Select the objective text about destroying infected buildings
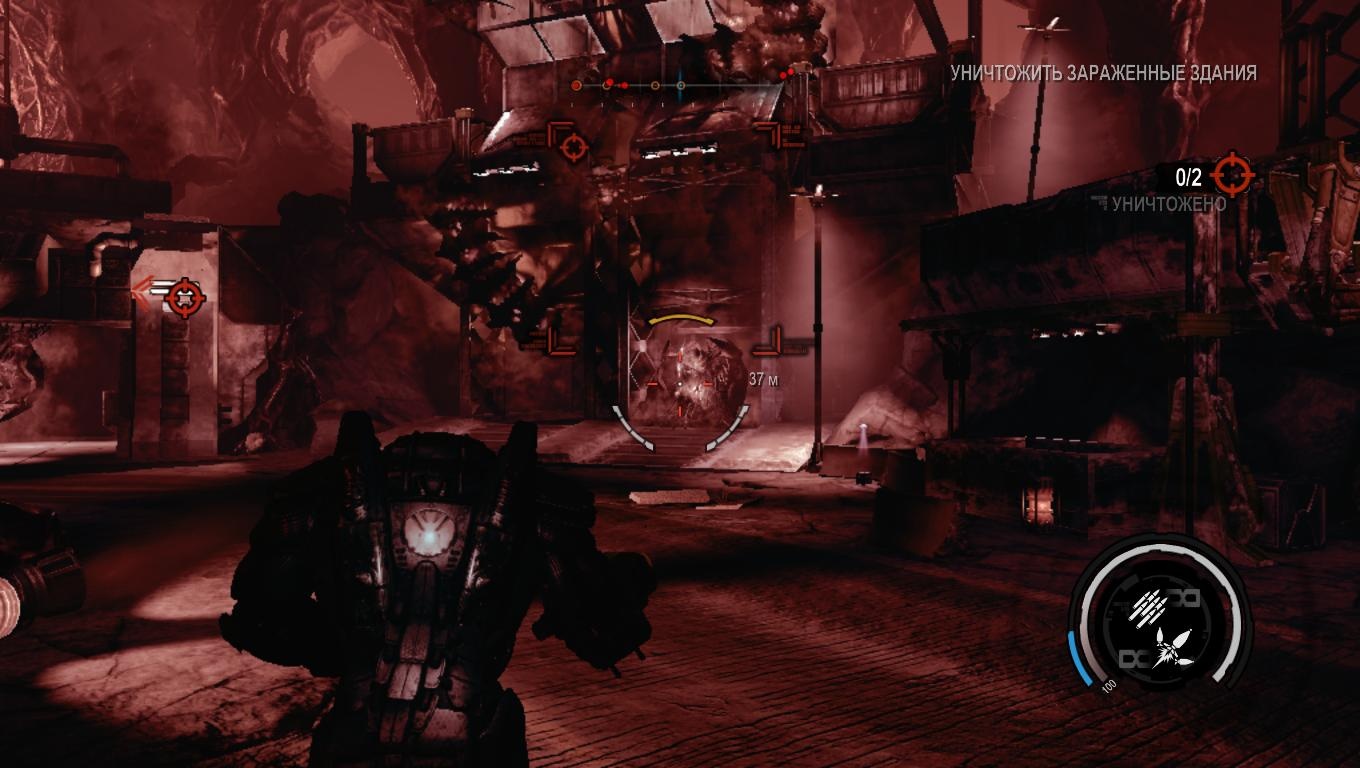1360x768 pixels. (1103, 73)
